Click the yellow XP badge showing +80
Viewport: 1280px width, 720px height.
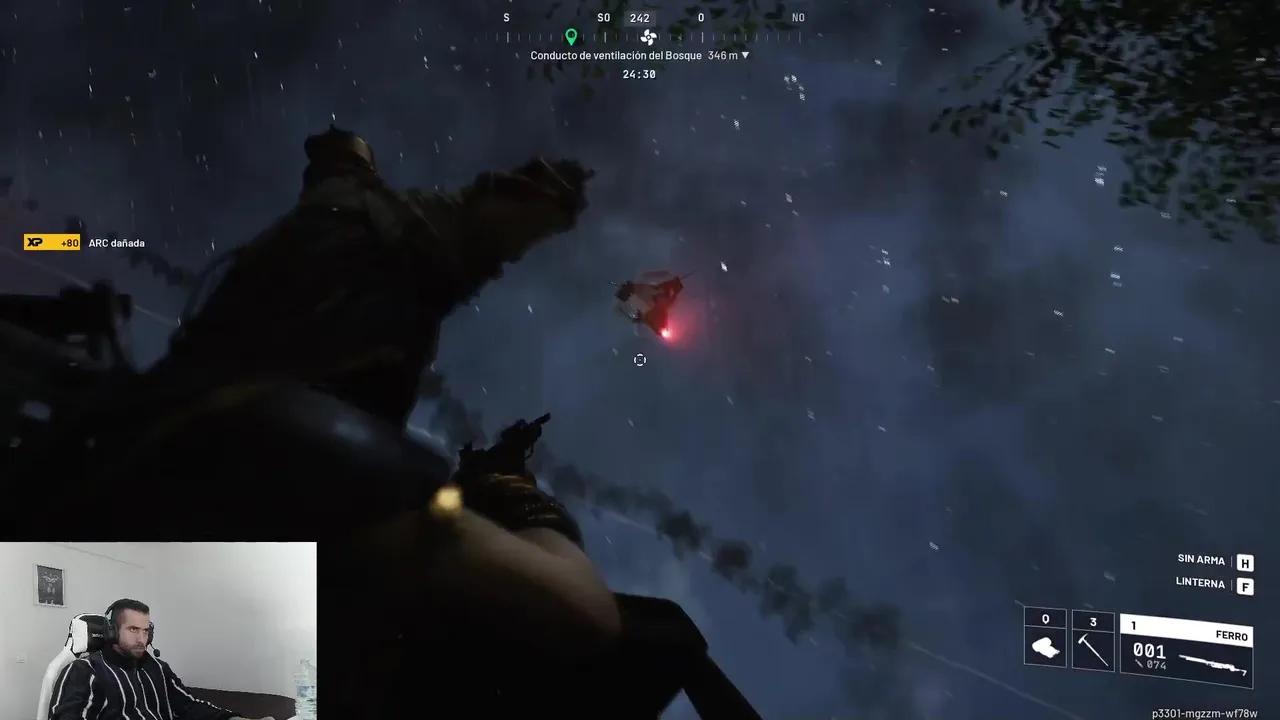click(52, 242)
